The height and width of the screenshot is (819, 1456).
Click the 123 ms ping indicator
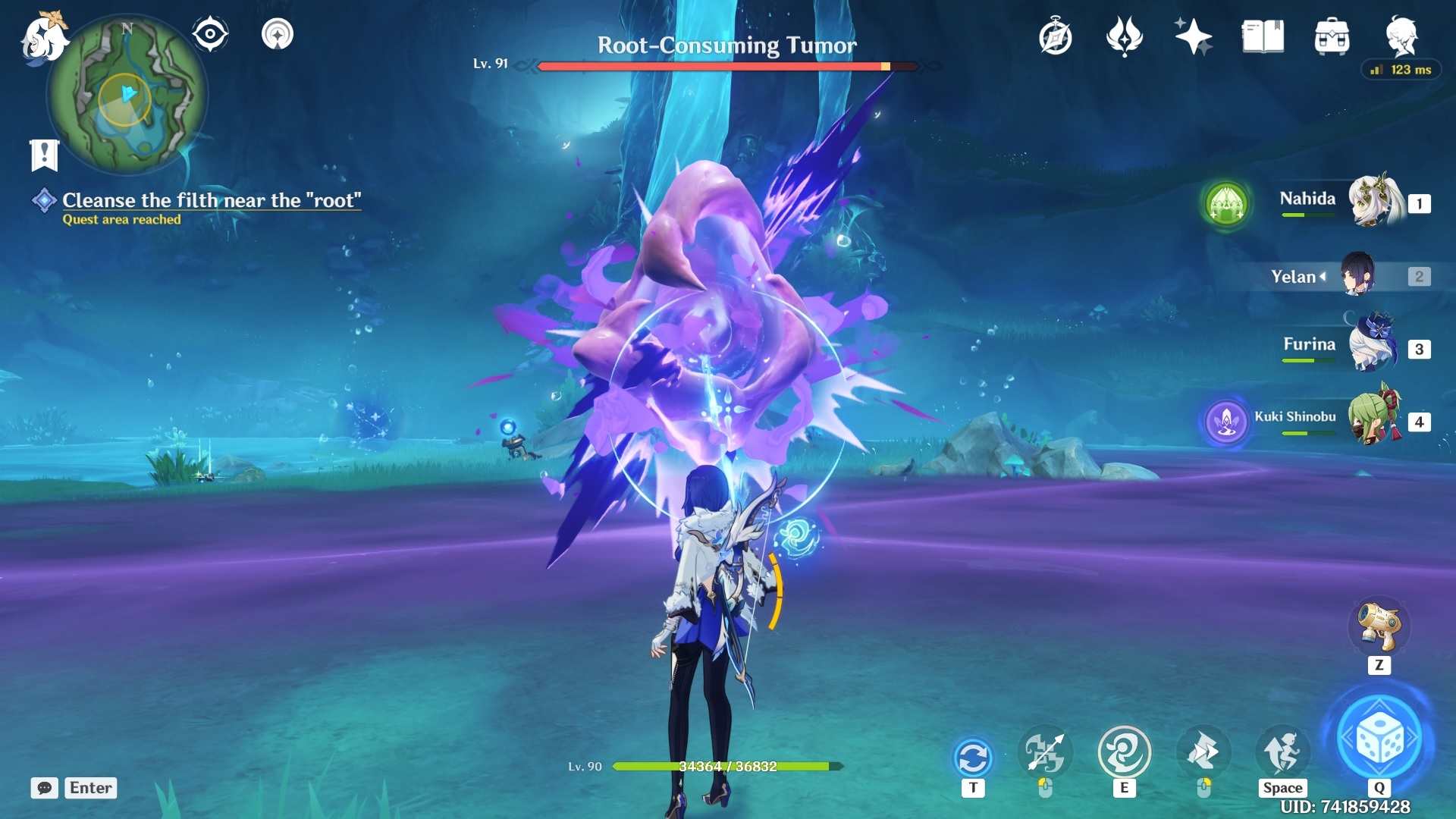1400,69
